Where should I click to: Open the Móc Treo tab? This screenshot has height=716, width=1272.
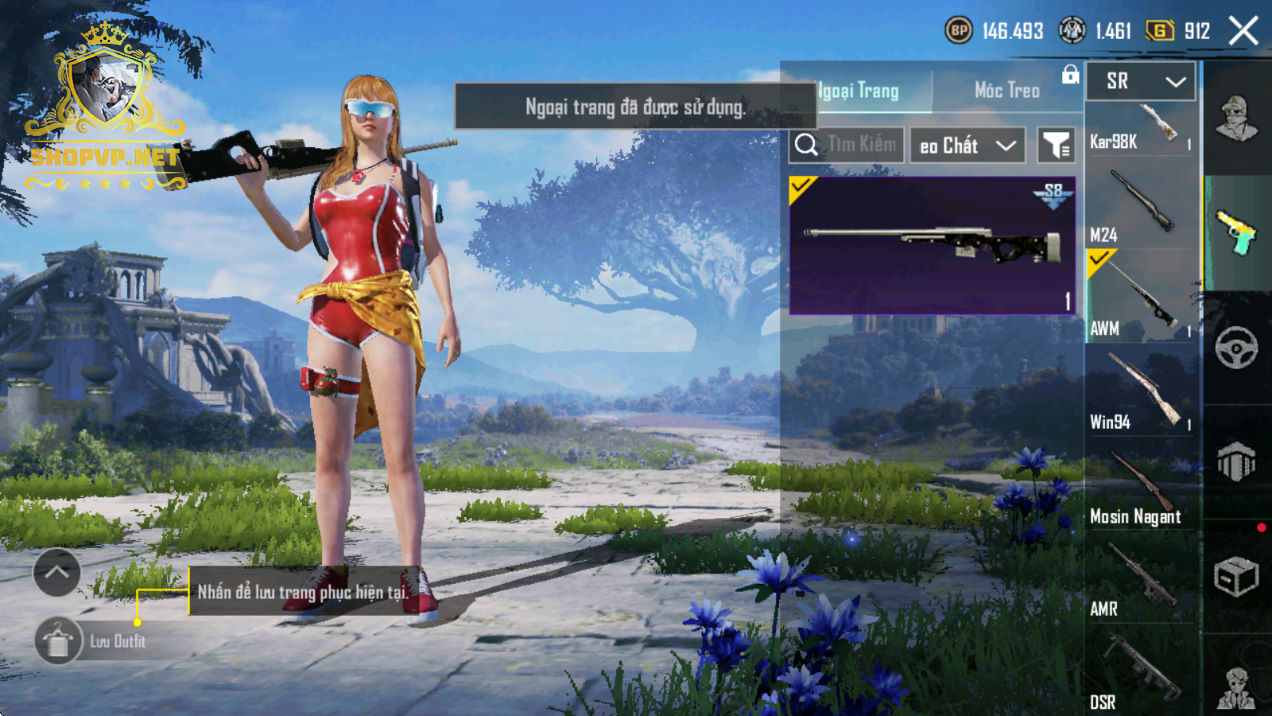(x=1007, y=91)
